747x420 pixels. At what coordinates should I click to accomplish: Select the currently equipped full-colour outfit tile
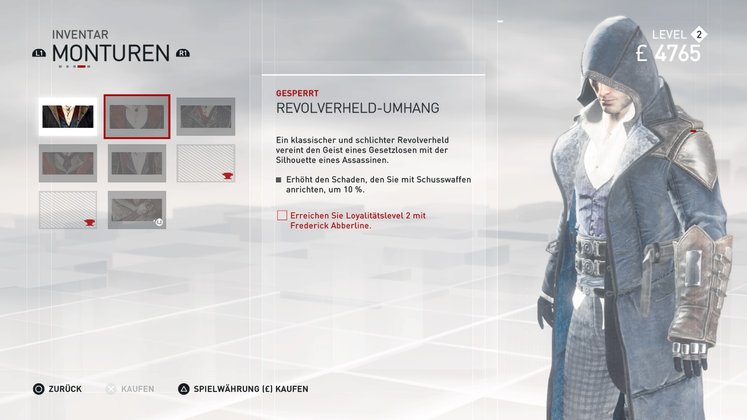[x=67, y=117]
